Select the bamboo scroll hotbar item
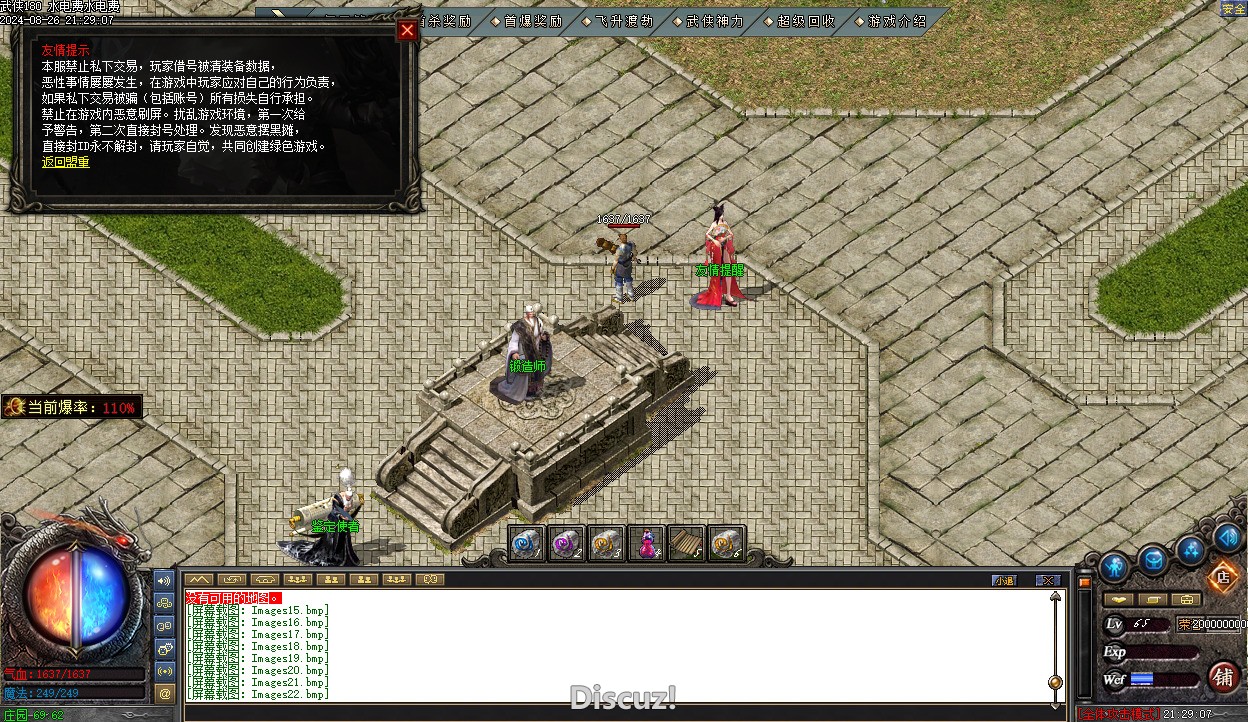This screenshot has width=1248, height=722. point(687,543)
